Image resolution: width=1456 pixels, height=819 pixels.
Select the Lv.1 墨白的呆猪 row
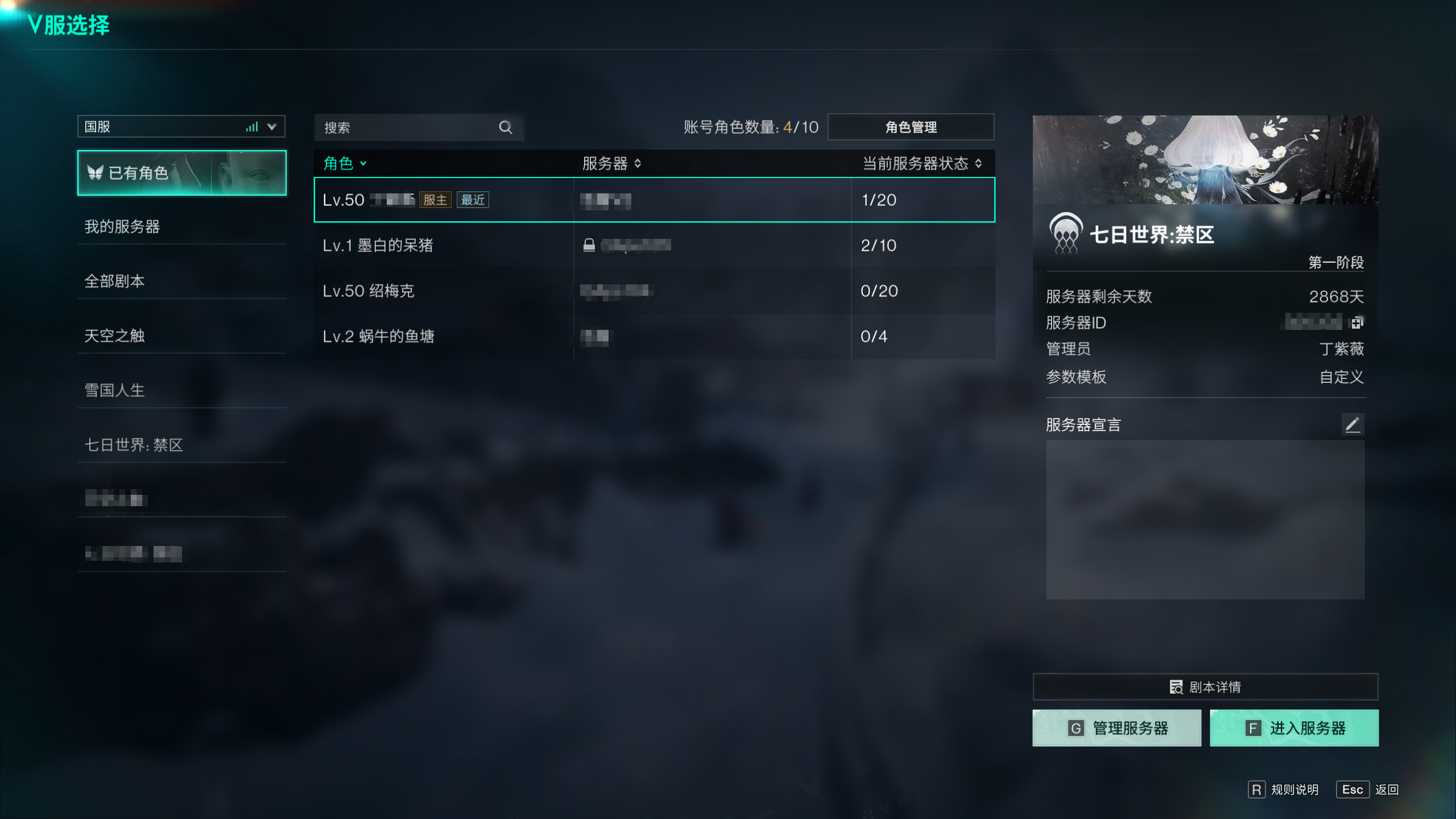tap(654, 245)
